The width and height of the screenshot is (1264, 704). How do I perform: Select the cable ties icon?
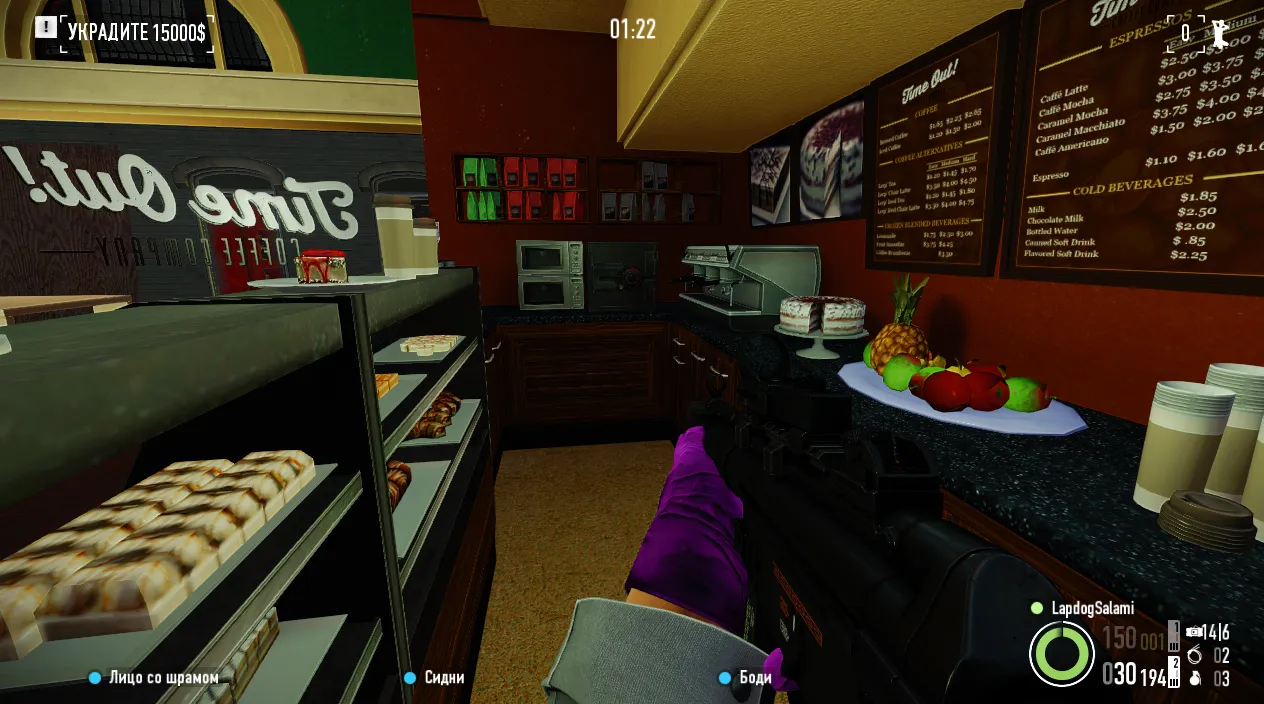(1195, 656)
